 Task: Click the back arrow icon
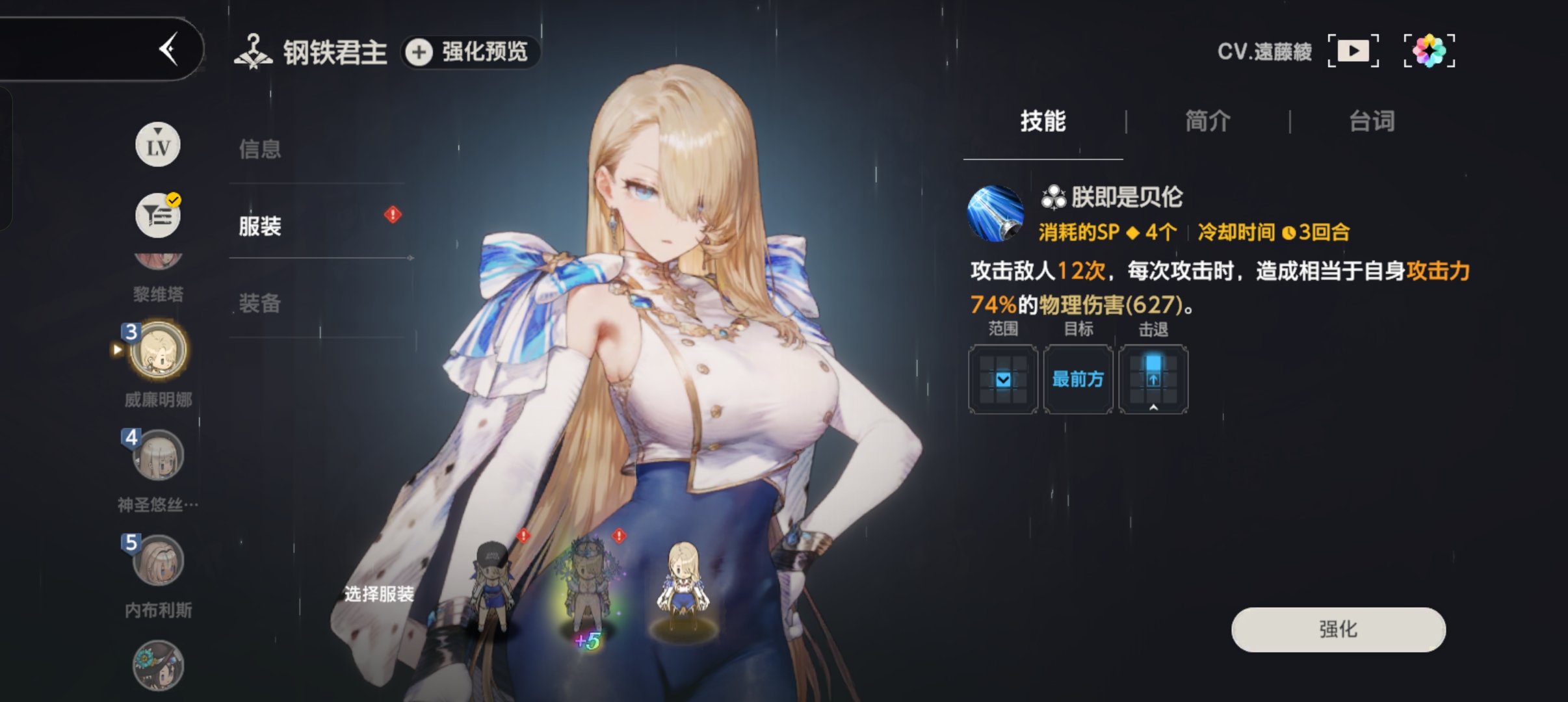tap(169, 47)
